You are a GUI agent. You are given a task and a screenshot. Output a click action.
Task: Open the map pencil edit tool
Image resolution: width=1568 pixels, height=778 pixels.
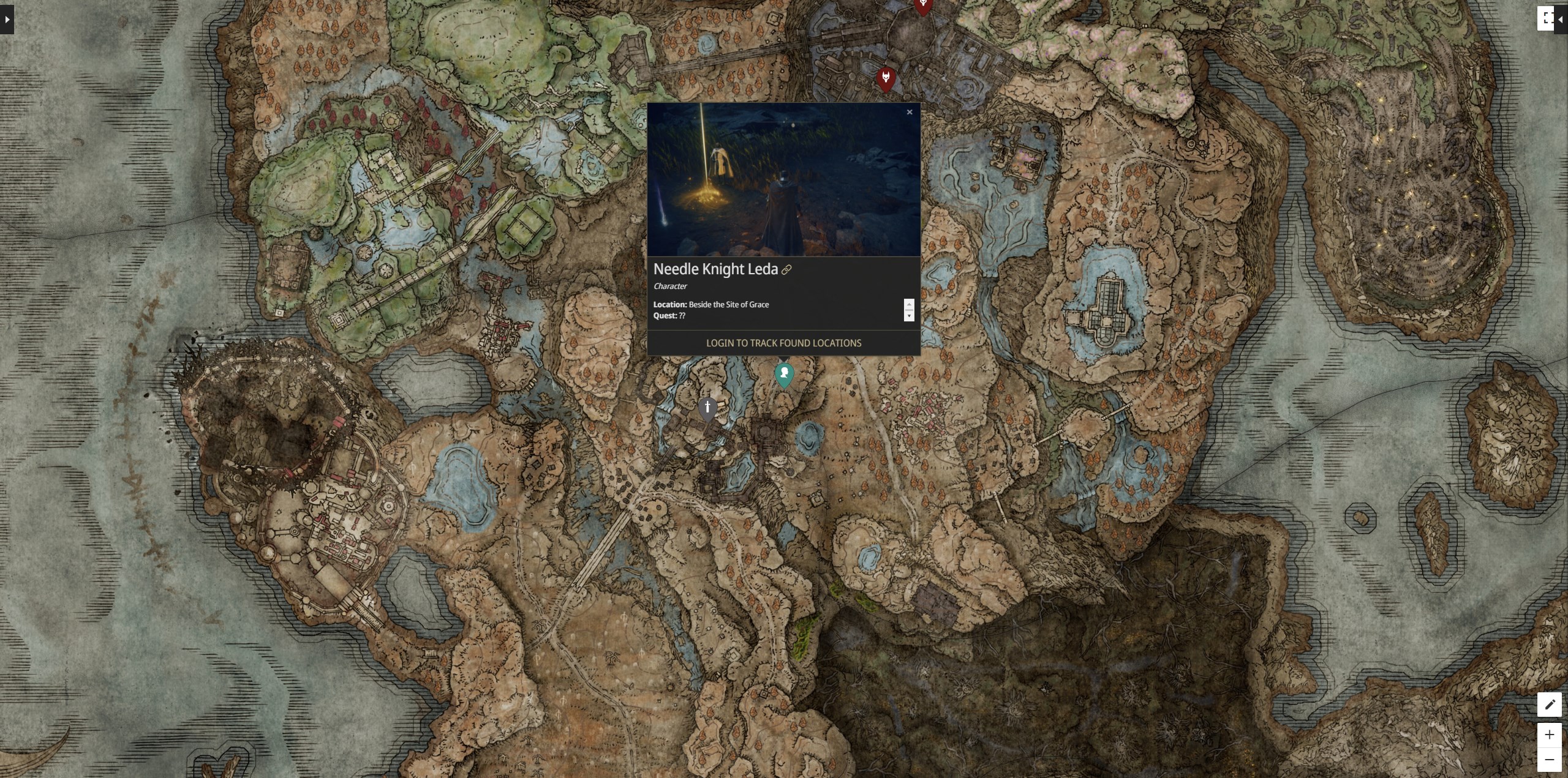(1551, 704)
